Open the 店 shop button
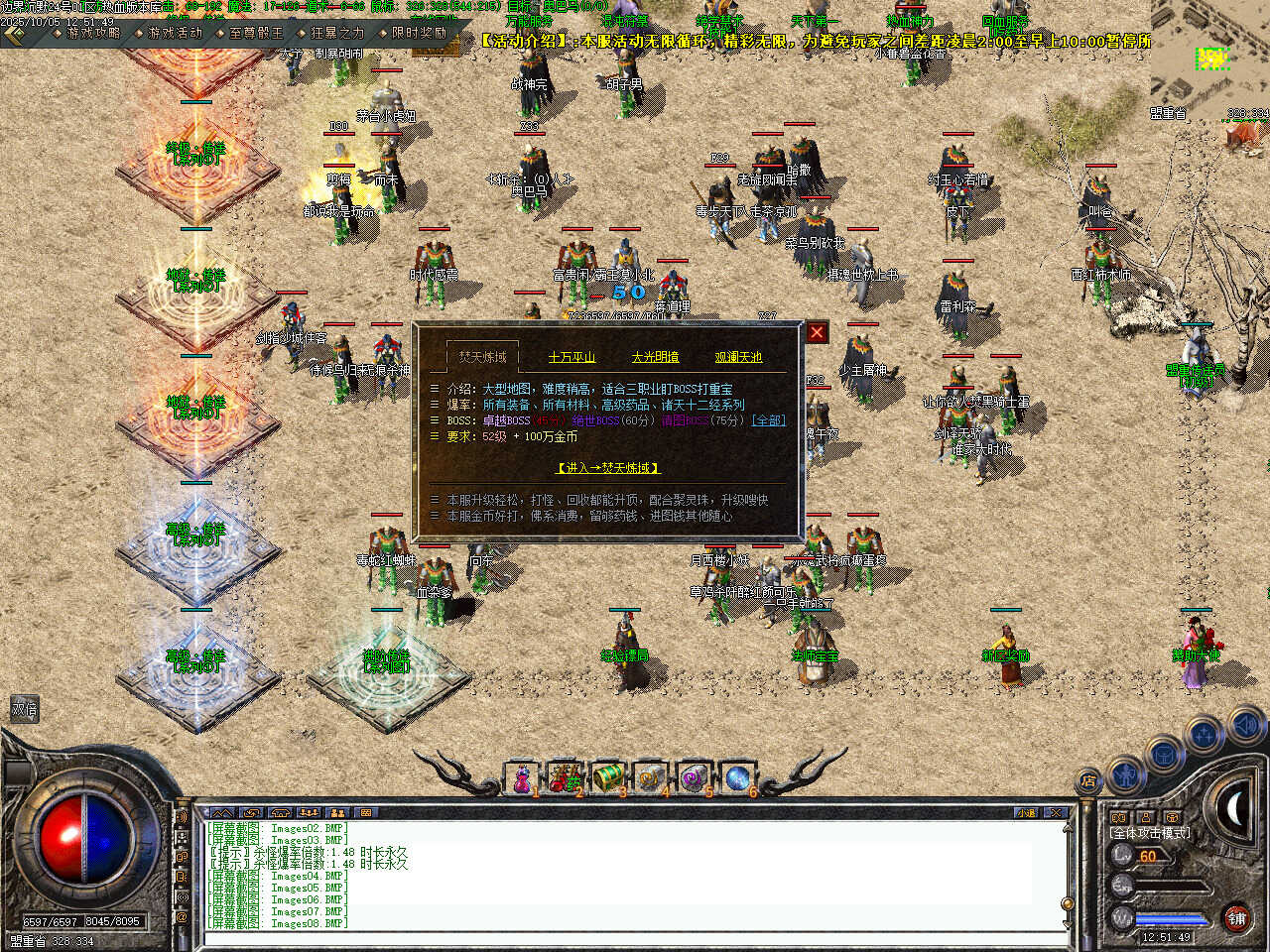The height and width of the screenshot is (952, 1270). 1089,780
